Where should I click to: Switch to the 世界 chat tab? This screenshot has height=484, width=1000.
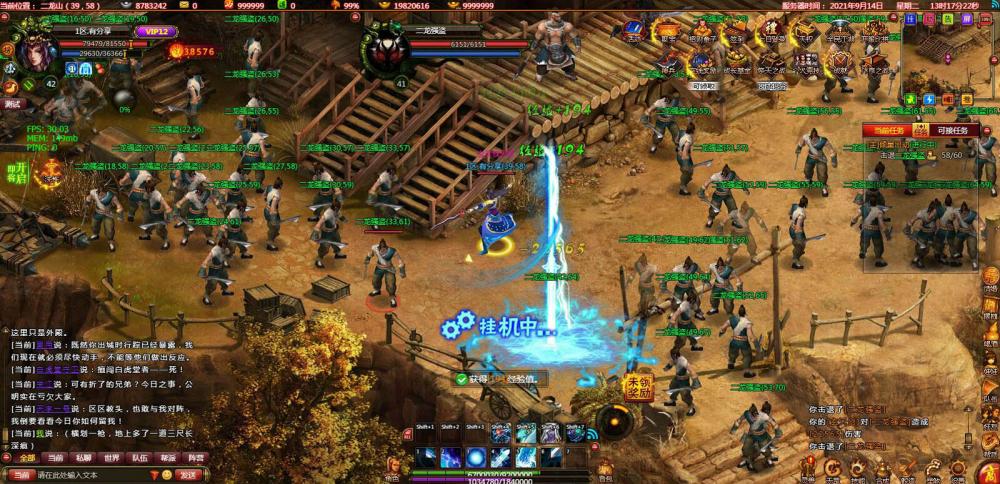[x=111, y=458]
